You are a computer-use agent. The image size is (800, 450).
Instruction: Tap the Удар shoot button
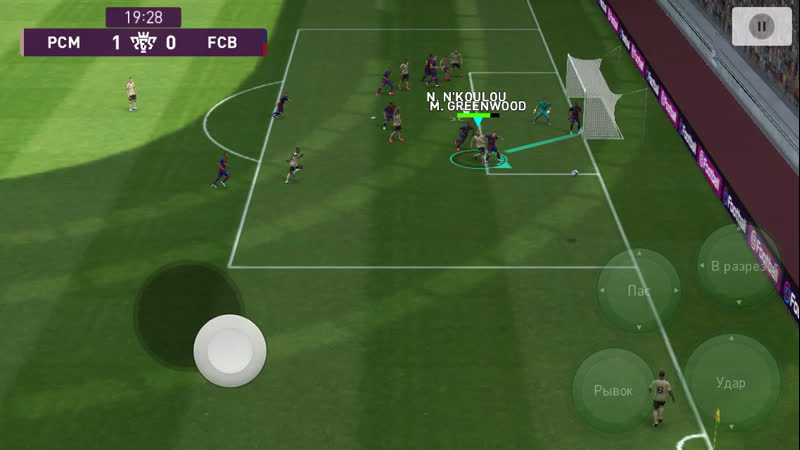(x=731, y=382)
